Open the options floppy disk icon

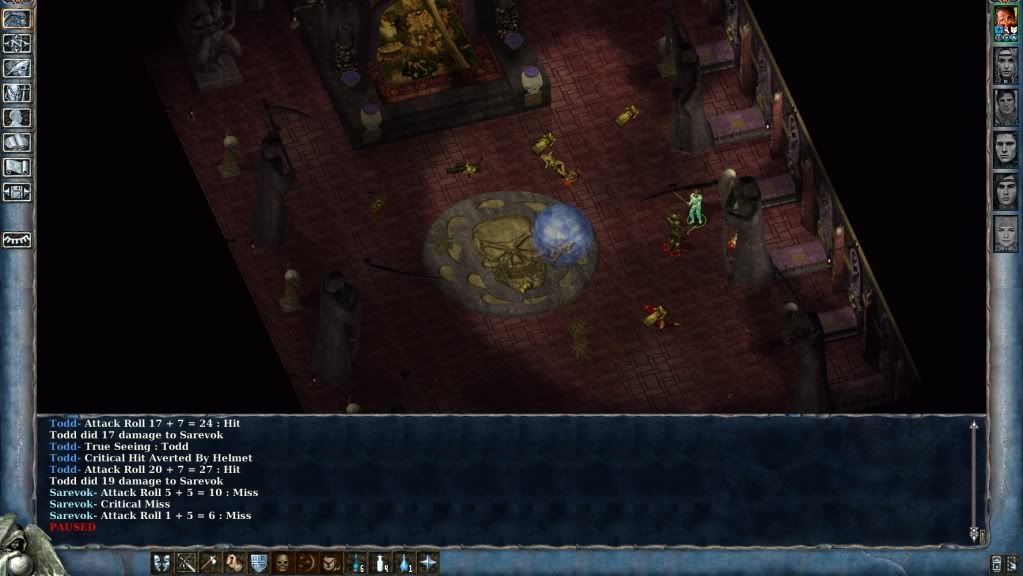click(x=17, y=191)
